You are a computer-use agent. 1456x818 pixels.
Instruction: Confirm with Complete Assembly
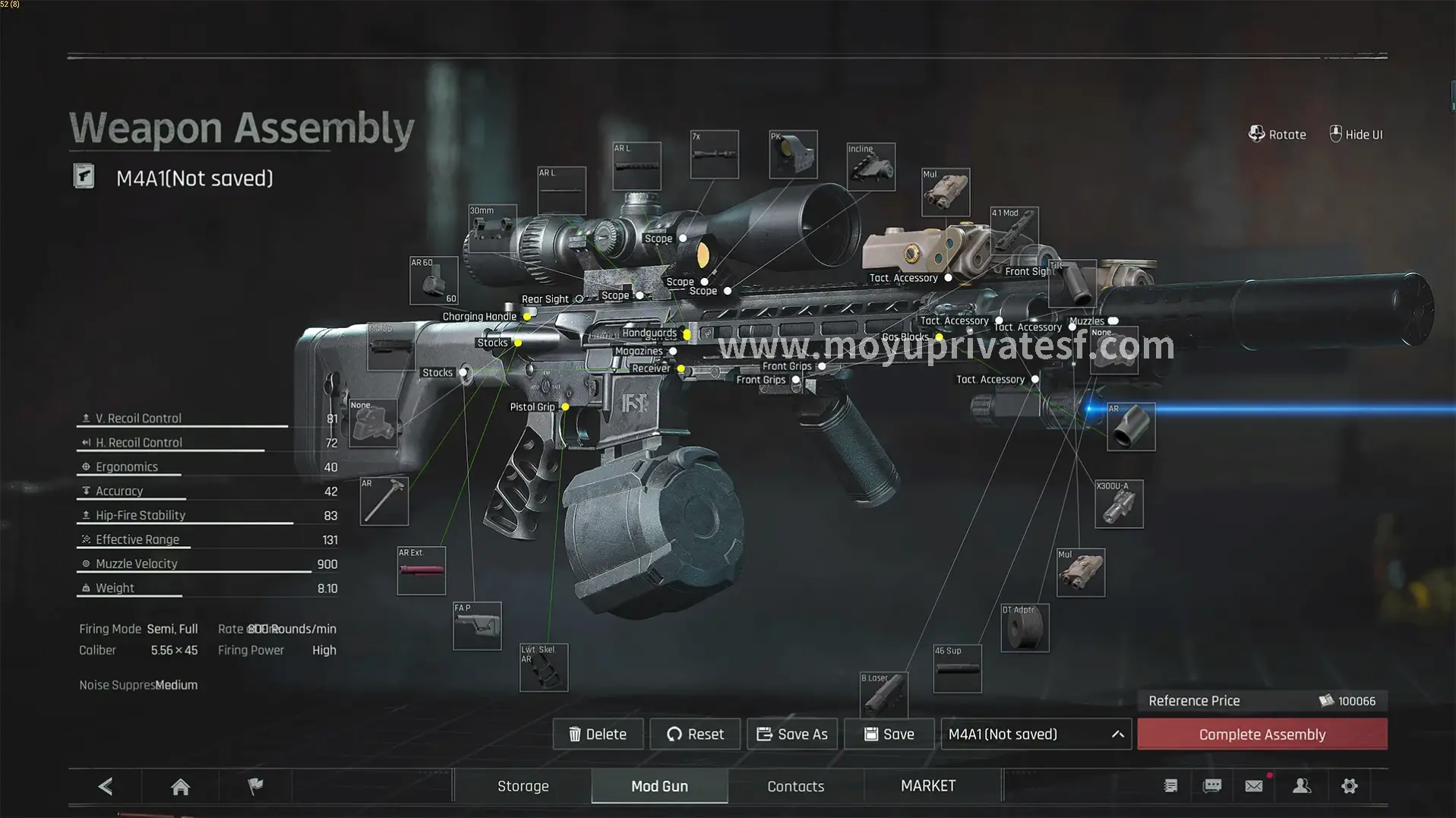click(x=1262, y=734)
